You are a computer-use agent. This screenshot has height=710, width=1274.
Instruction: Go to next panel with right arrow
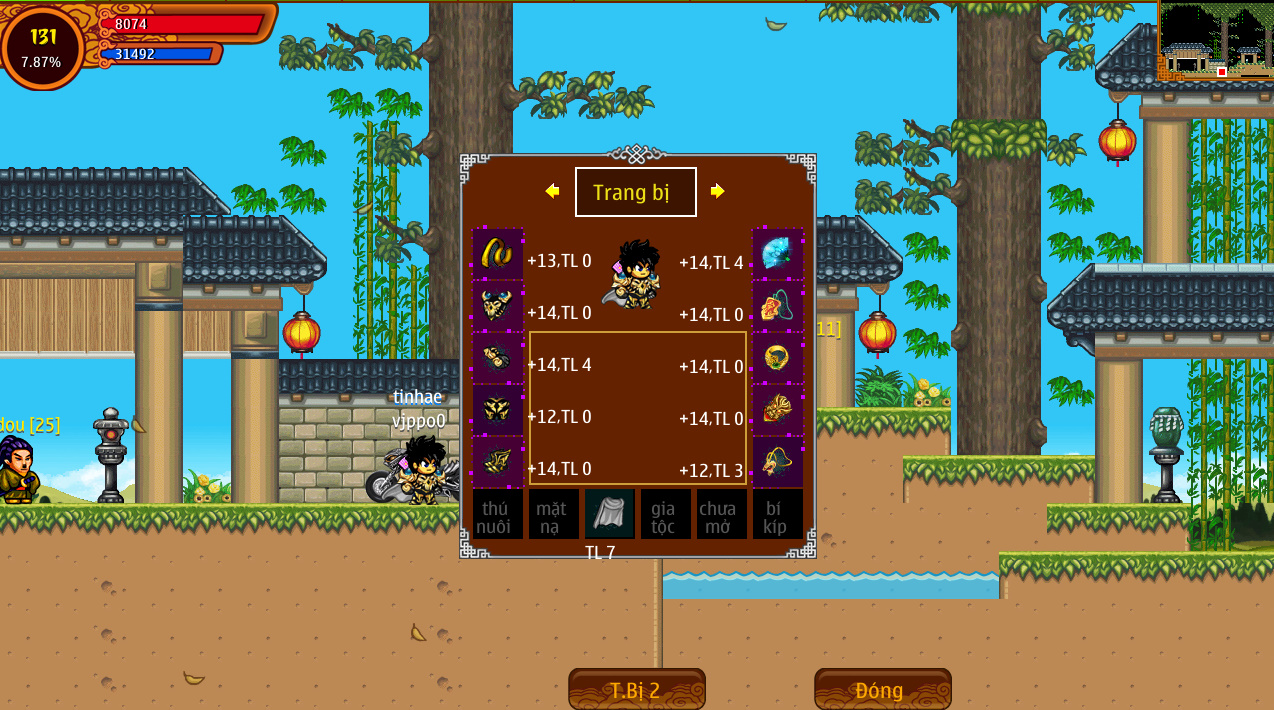point(717,191)
